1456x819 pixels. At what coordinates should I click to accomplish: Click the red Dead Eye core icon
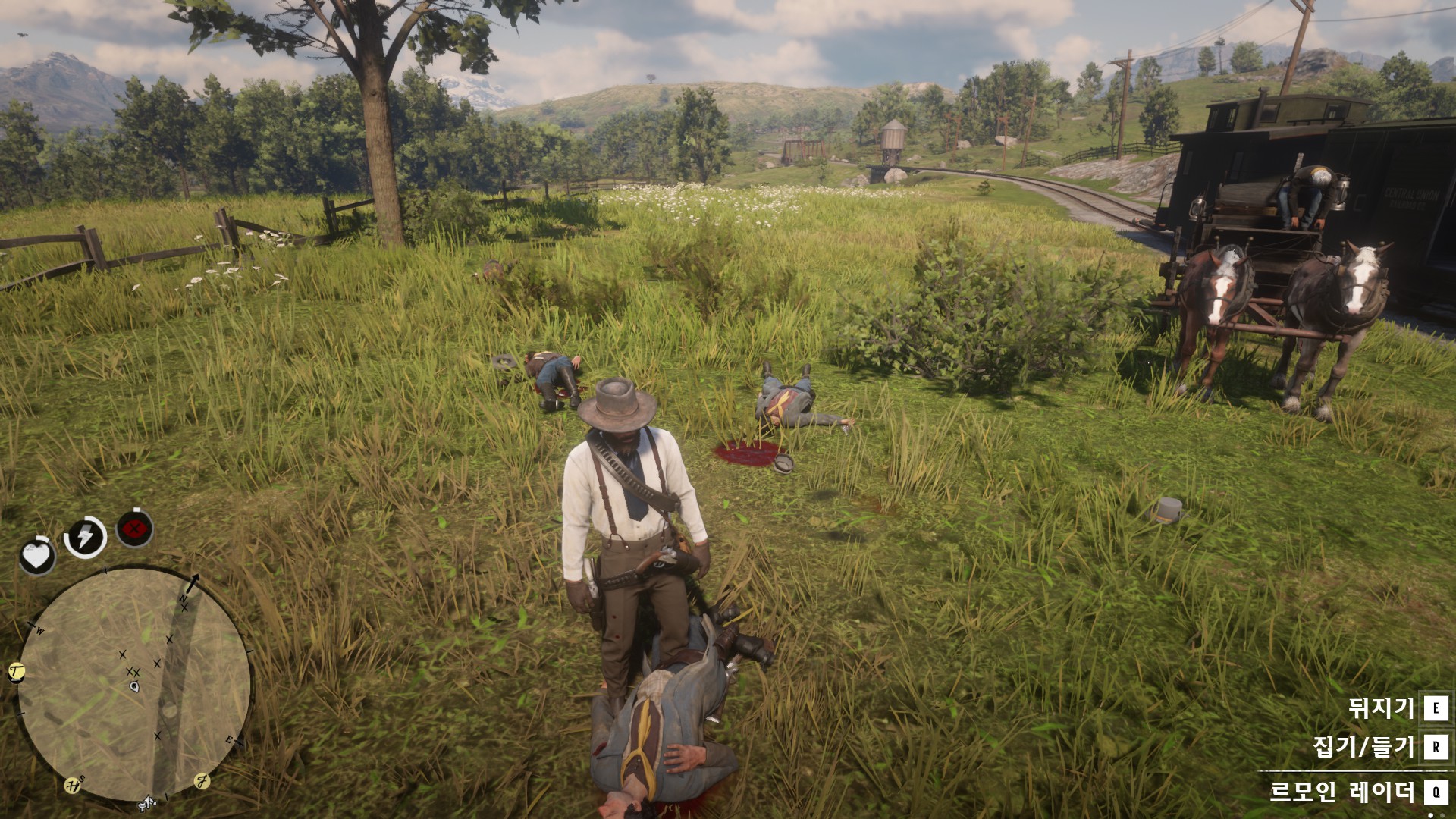pos(135,529)
